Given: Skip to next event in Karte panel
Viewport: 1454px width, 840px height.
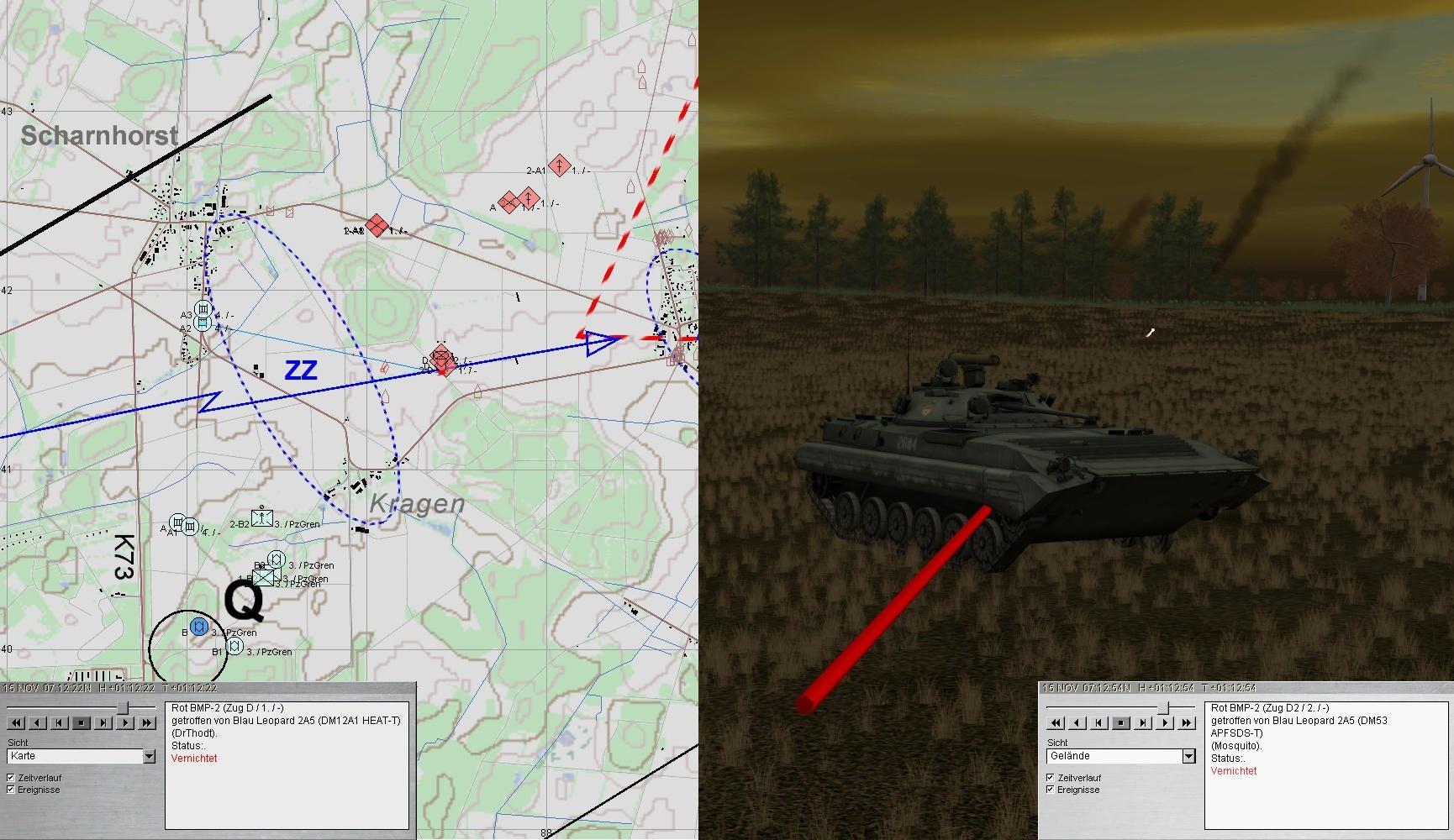Looking at the screenshot, I should pyautogui.click(x=103, y=722).
